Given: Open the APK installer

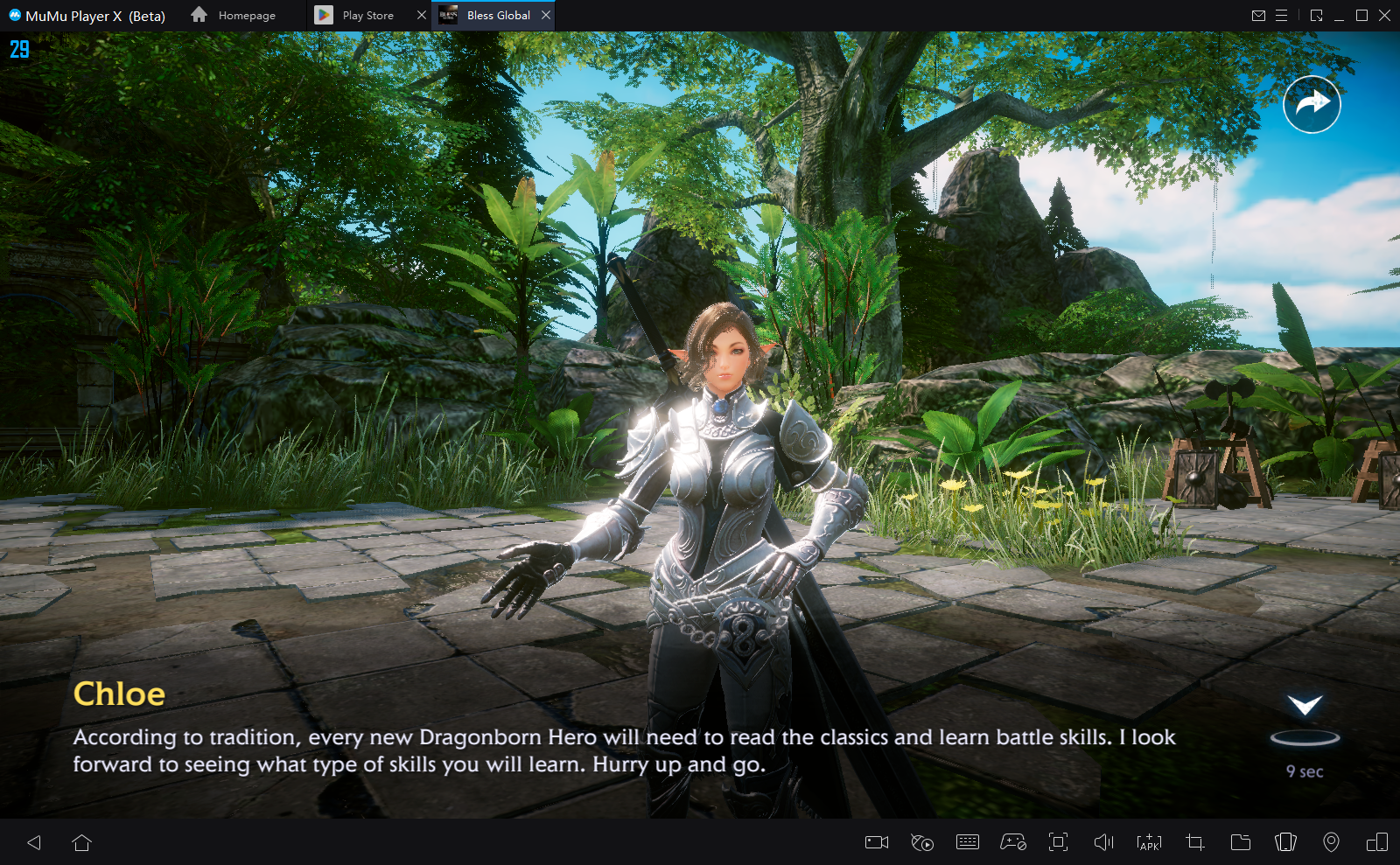Looking at the screenshot, I should click(1149, 842).
